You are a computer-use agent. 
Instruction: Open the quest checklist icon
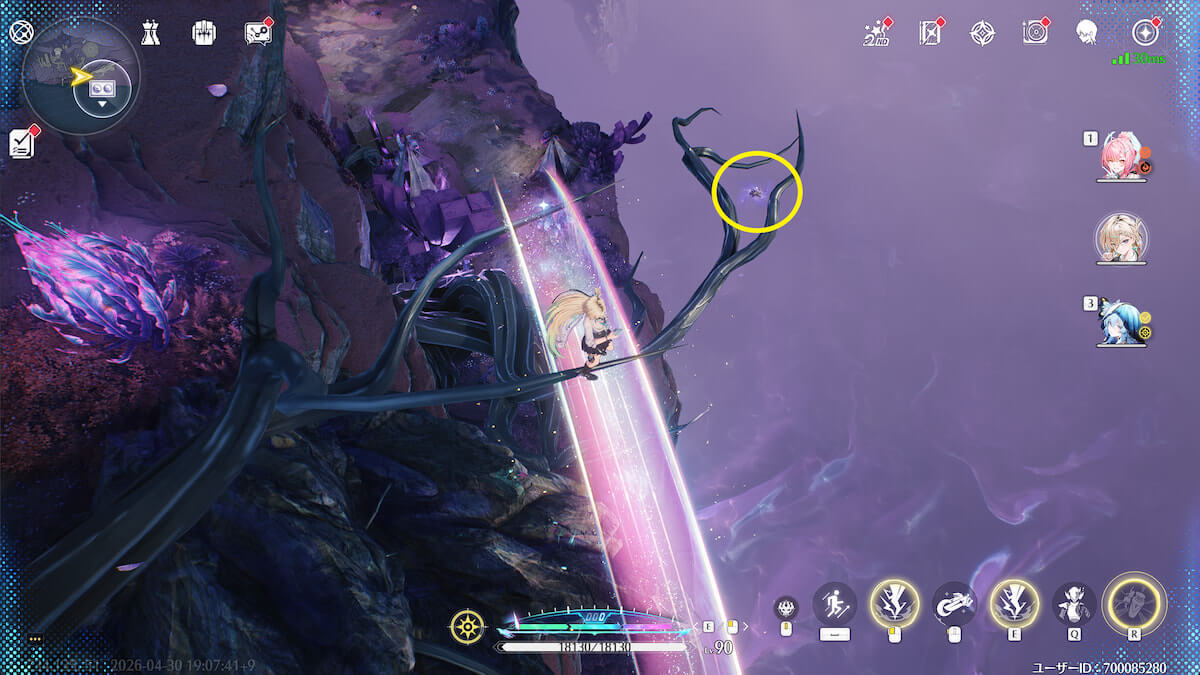[x=22, y=143]
